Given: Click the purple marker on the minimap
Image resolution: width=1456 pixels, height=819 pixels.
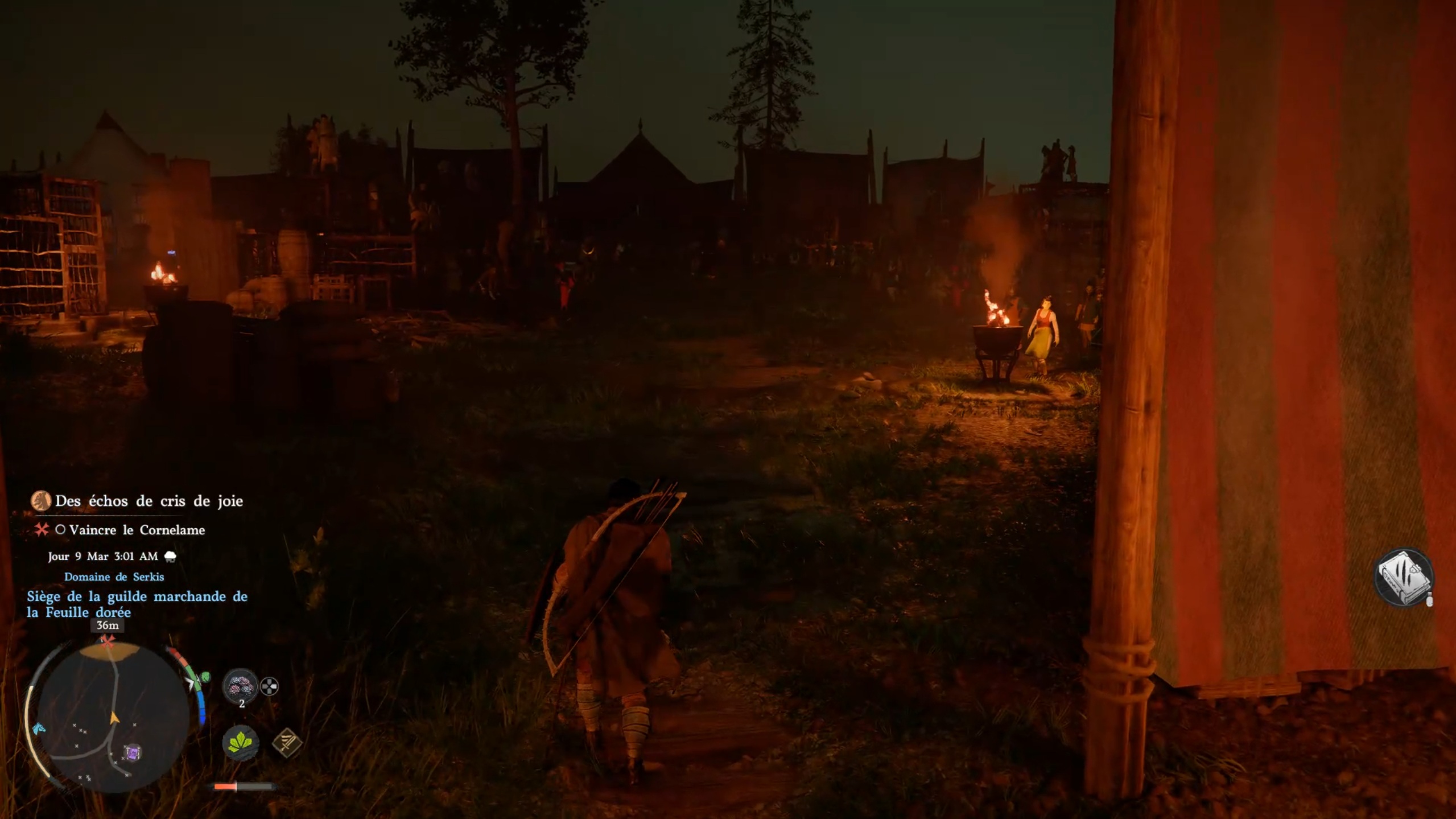Looking at the screenshot, I should 133,753.
